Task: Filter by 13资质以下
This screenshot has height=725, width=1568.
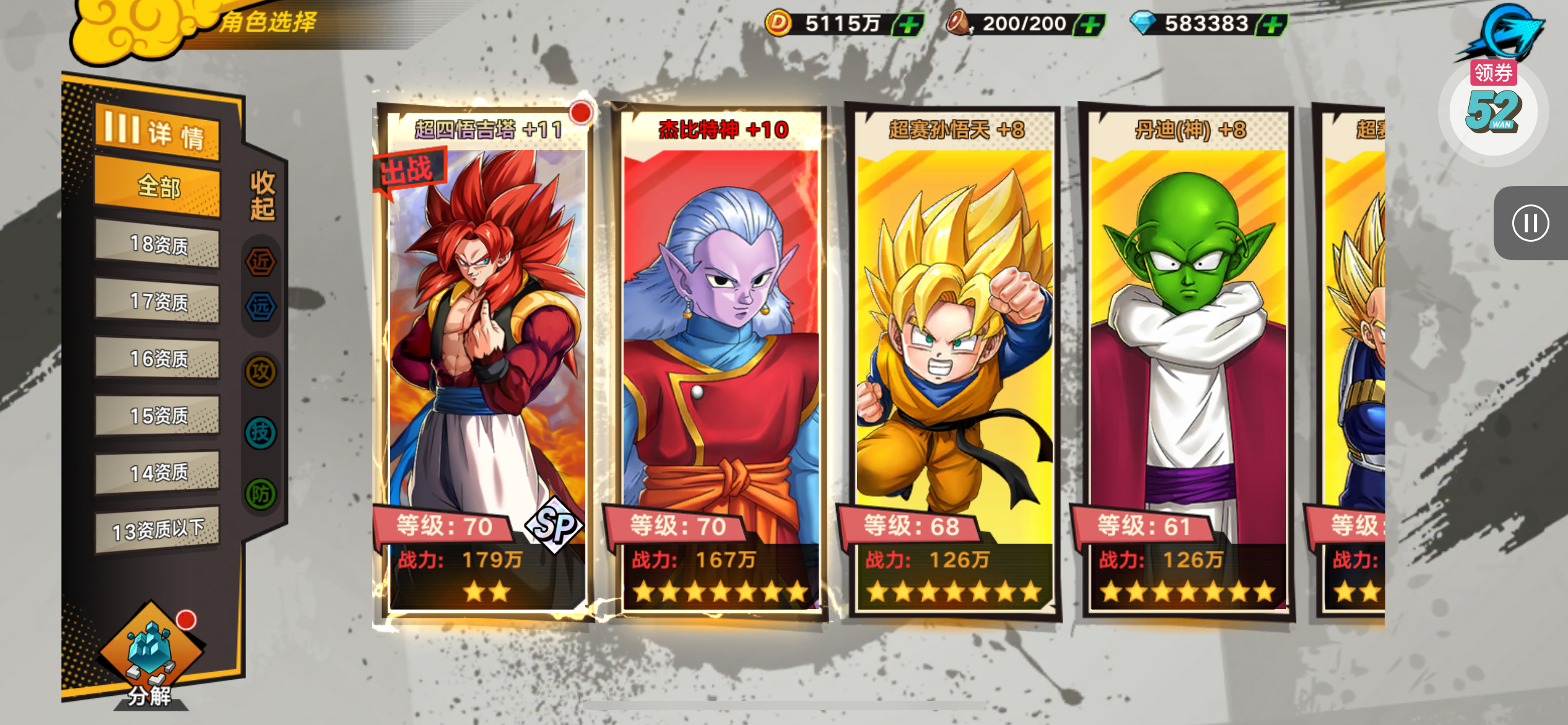Action: point(157,530)
